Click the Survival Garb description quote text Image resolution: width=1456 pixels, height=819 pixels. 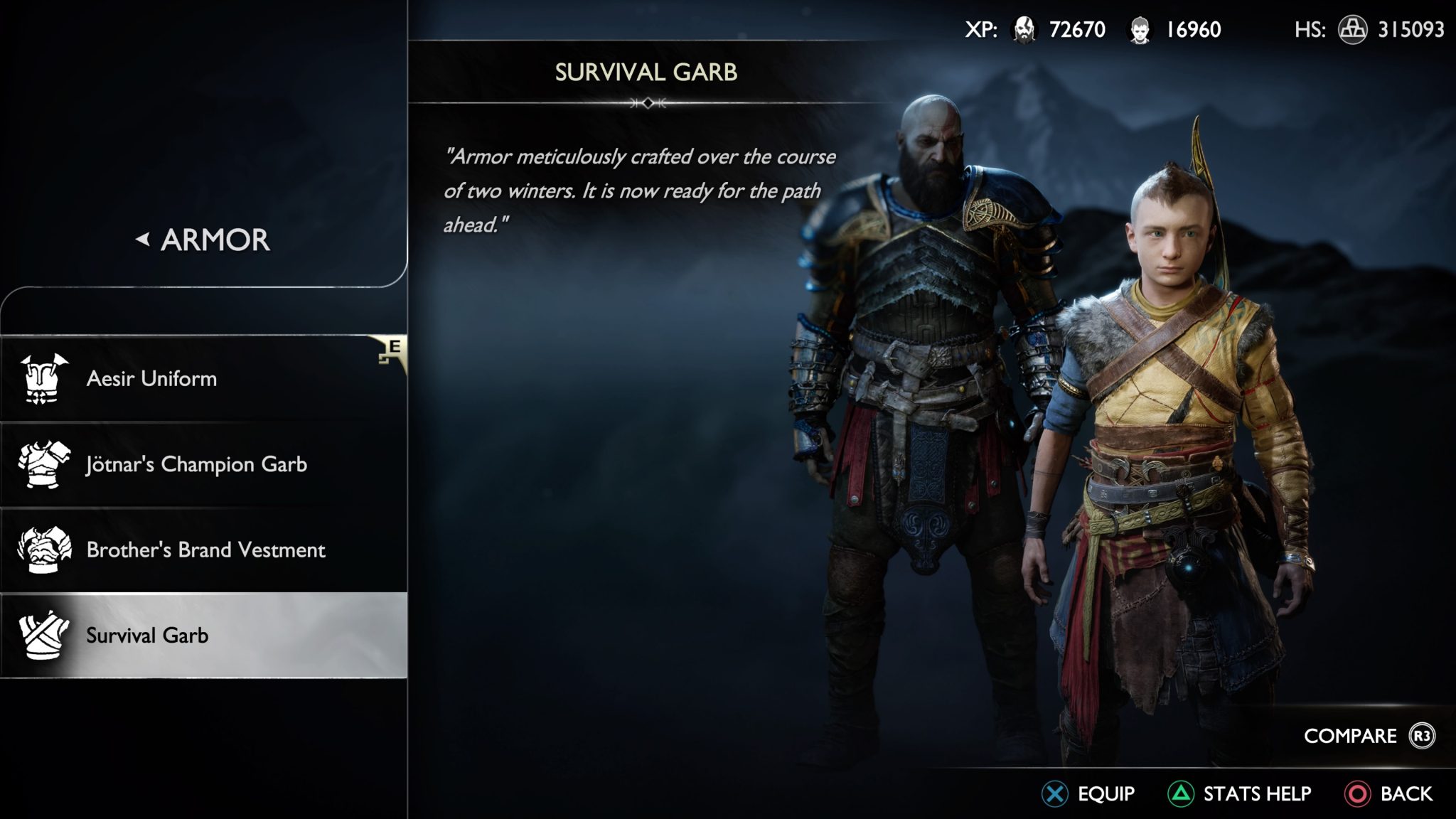(x=640, y=188)
